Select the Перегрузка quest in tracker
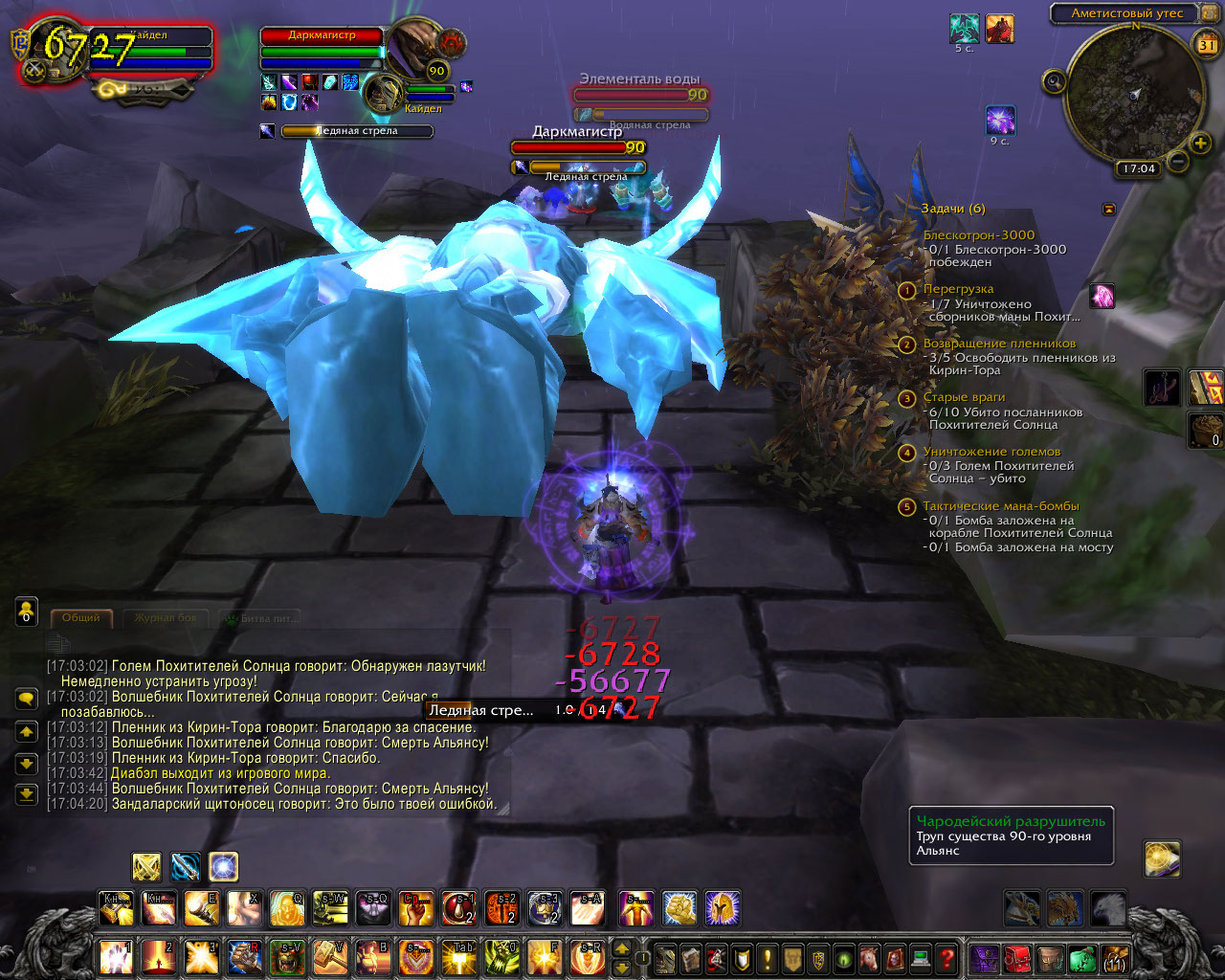The width and height of the screenshot is (1225, 980). [x=958, y=289]
